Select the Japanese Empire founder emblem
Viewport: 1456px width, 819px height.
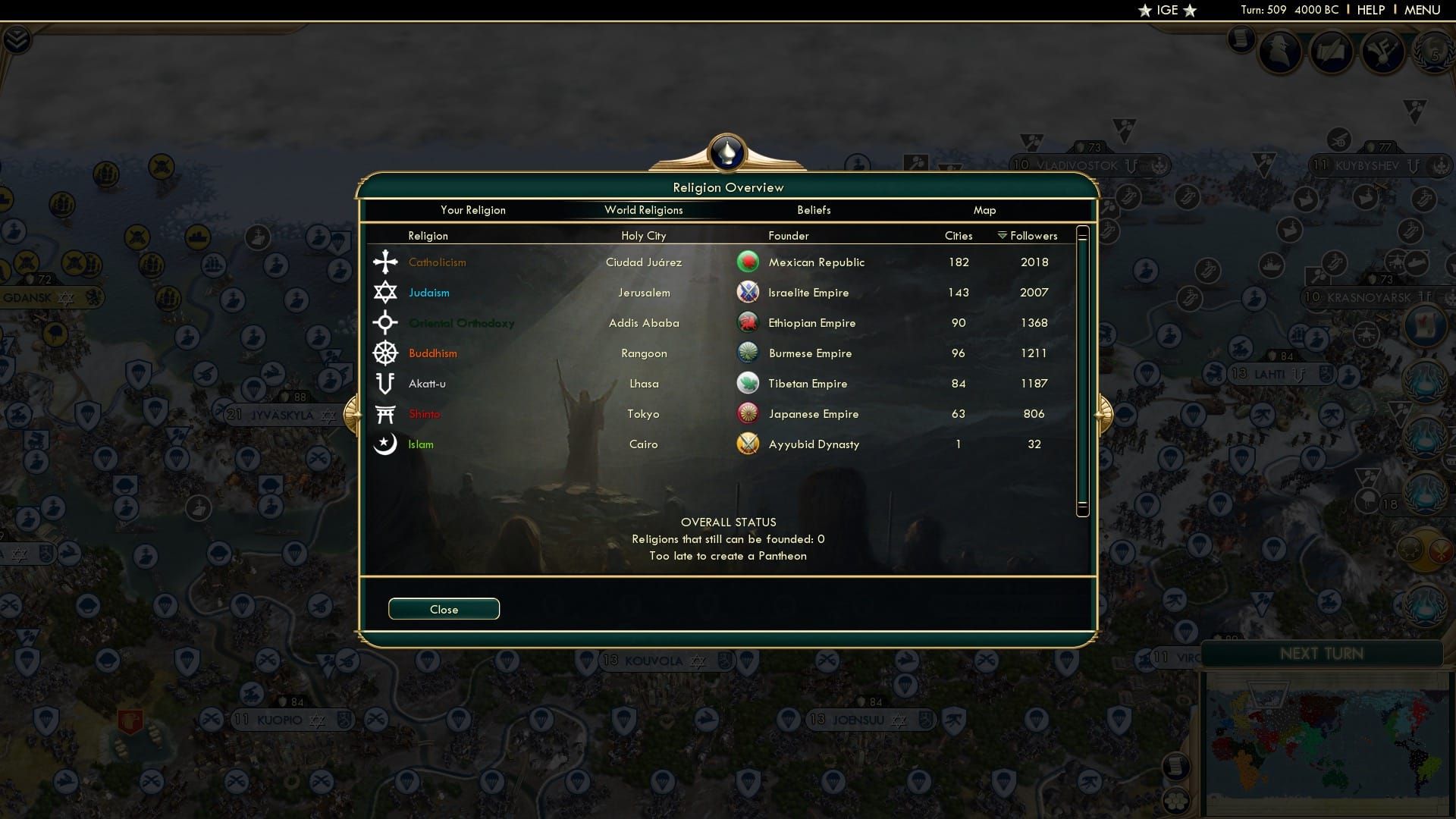pos(748,413)
